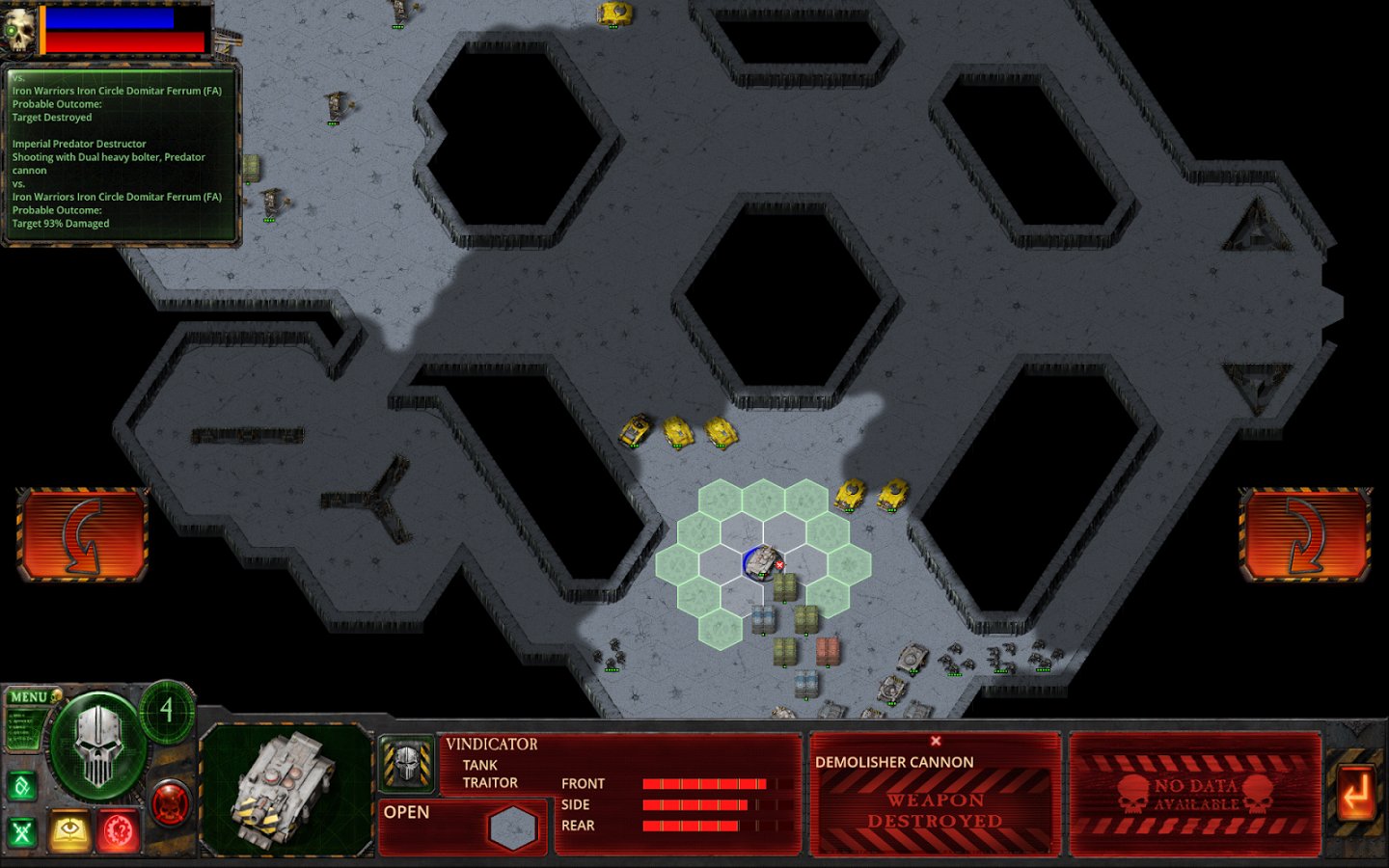Click the red skull crosshair button
The image size is (1389, 868).
pos(171,802)
